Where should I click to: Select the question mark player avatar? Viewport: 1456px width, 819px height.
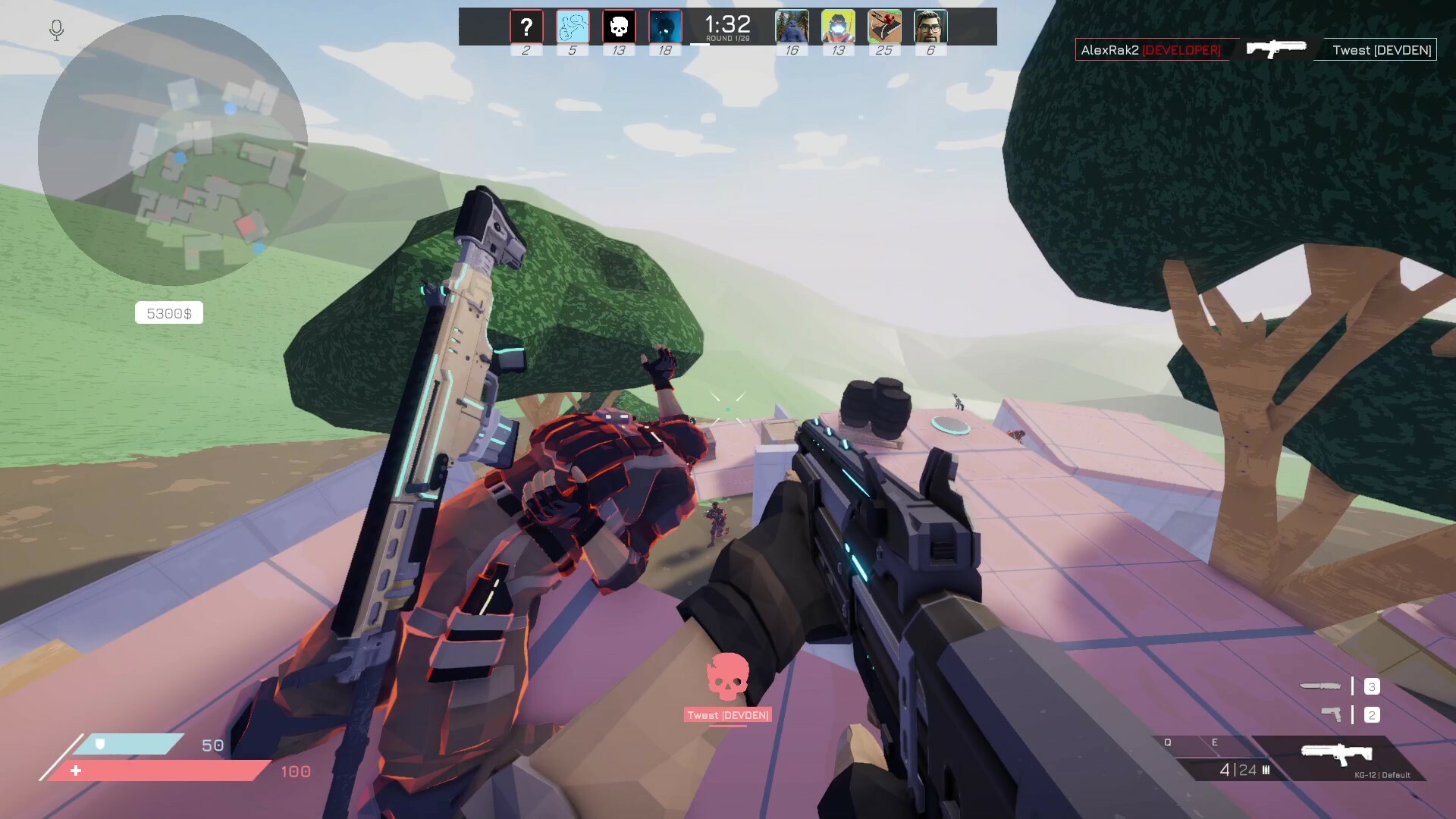click(527, 26)
